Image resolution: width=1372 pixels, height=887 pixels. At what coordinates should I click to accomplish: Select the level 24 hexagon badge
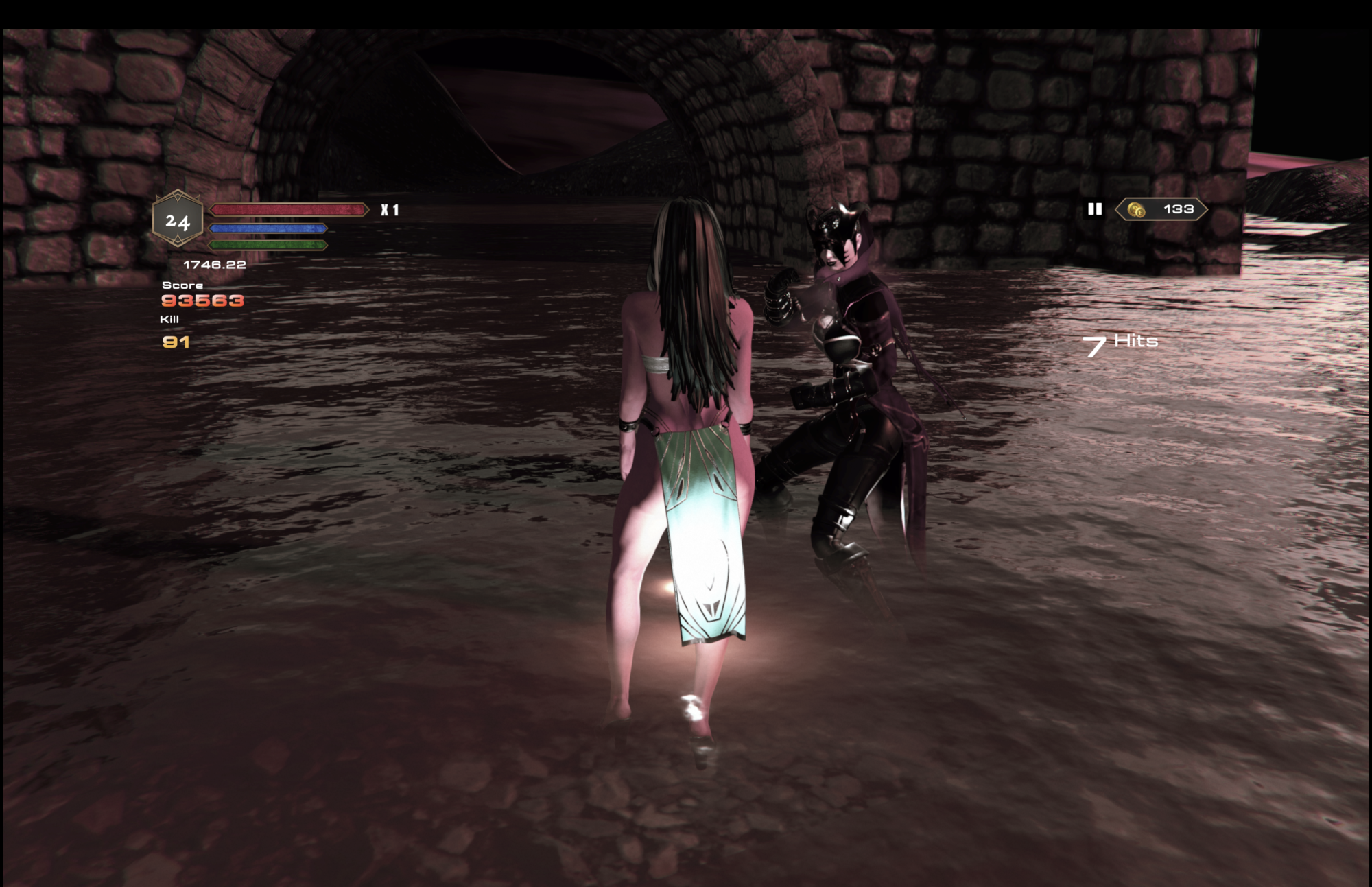tap(178, 220)
